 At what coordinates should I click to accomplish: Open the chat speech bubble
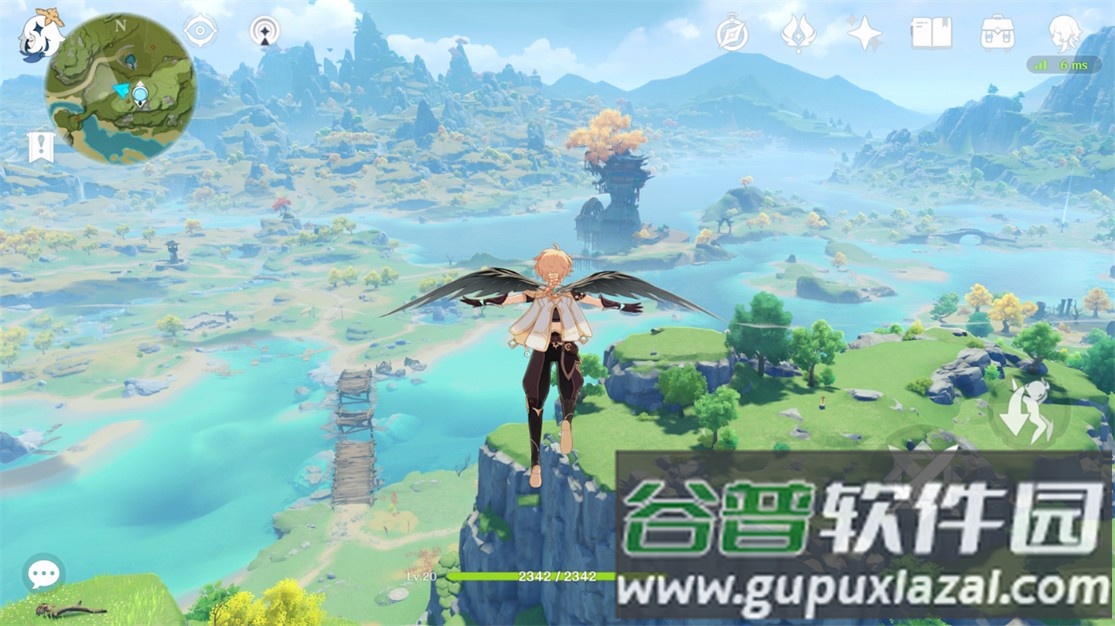[x=43, y=574]
